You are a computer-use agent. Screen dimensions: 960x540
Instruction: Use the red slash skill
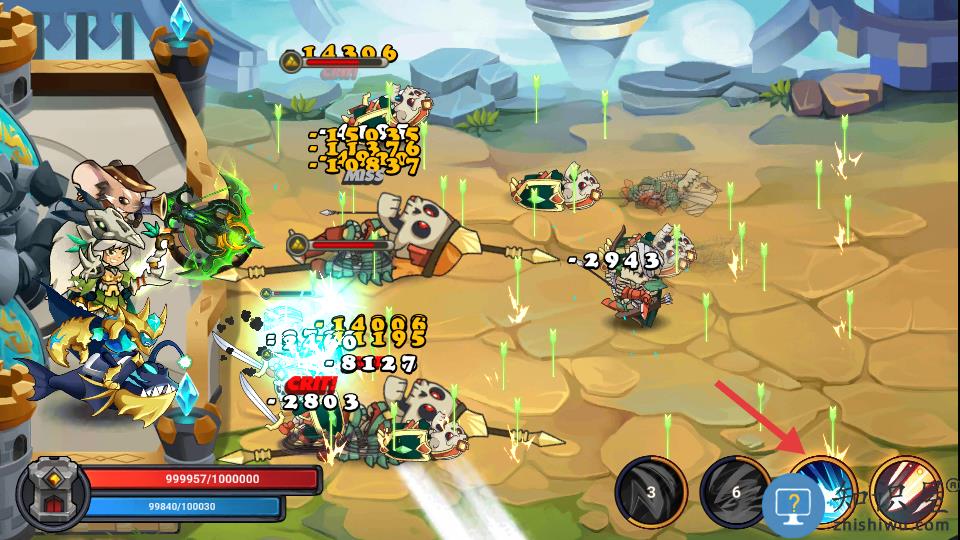pyautogui.click(x=908, y=490)
